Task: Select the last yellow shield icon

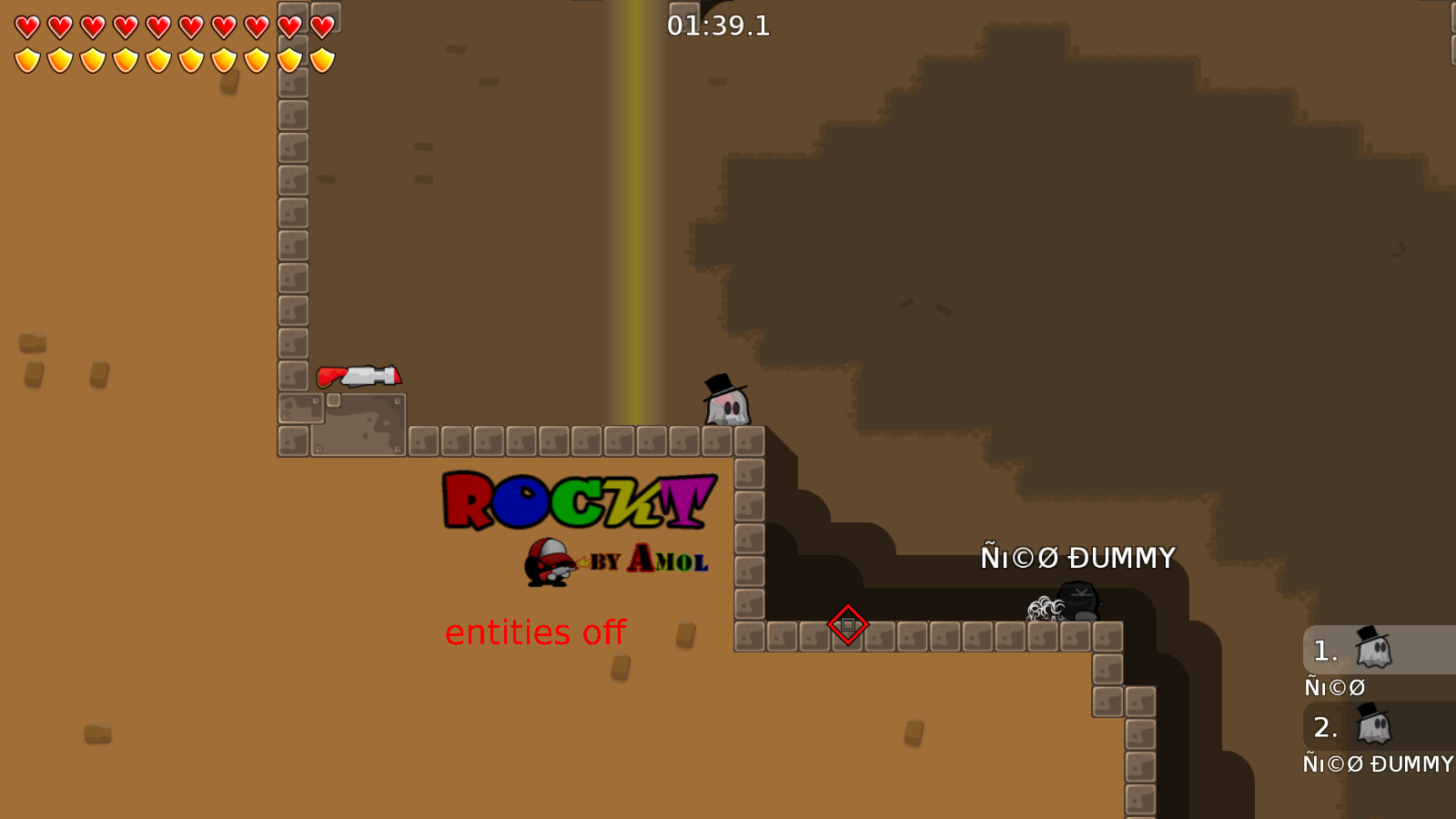Action: pos(320,59)
